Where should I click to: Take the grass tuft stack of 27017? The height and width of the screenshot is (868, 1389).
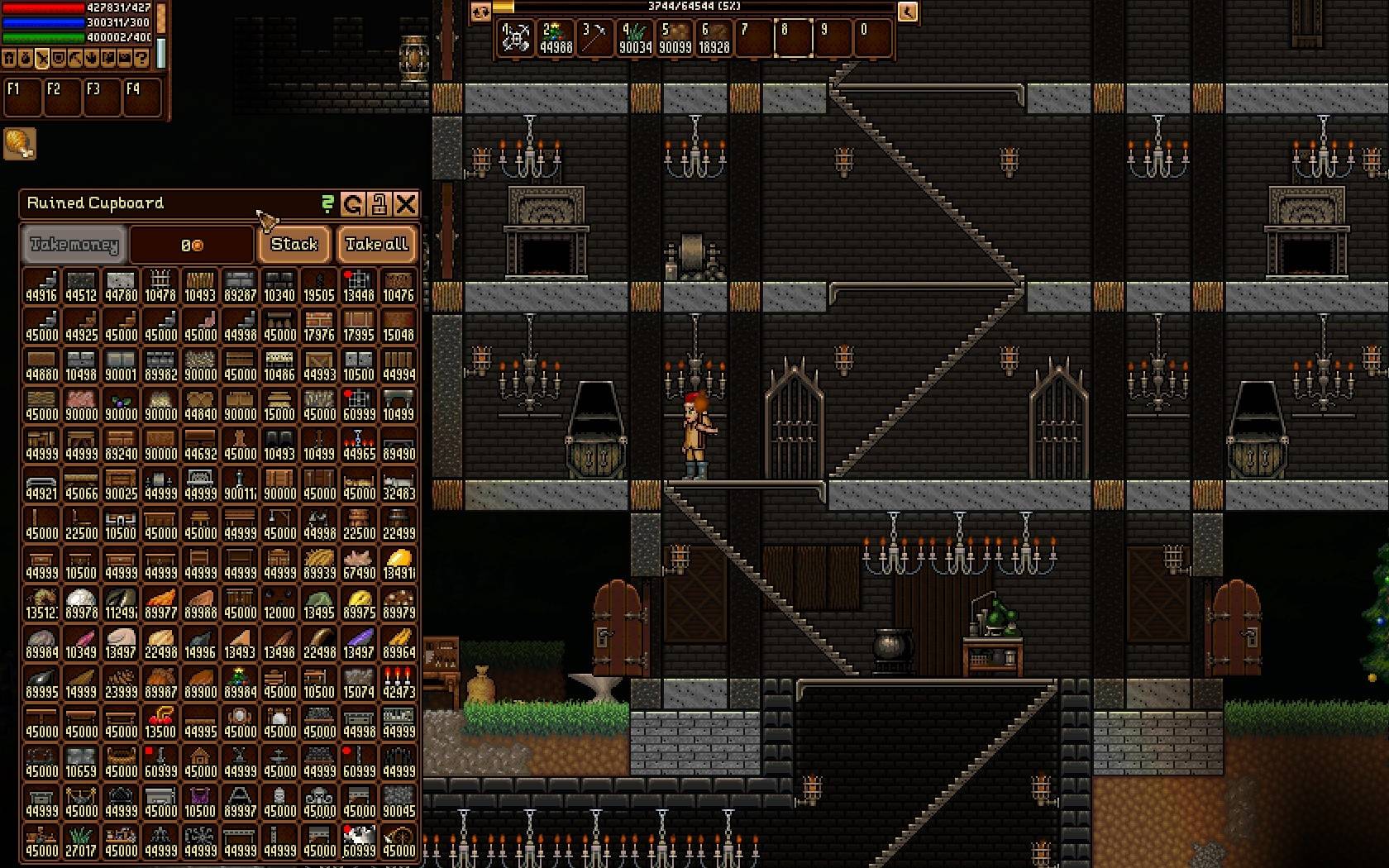coord(81,841)
